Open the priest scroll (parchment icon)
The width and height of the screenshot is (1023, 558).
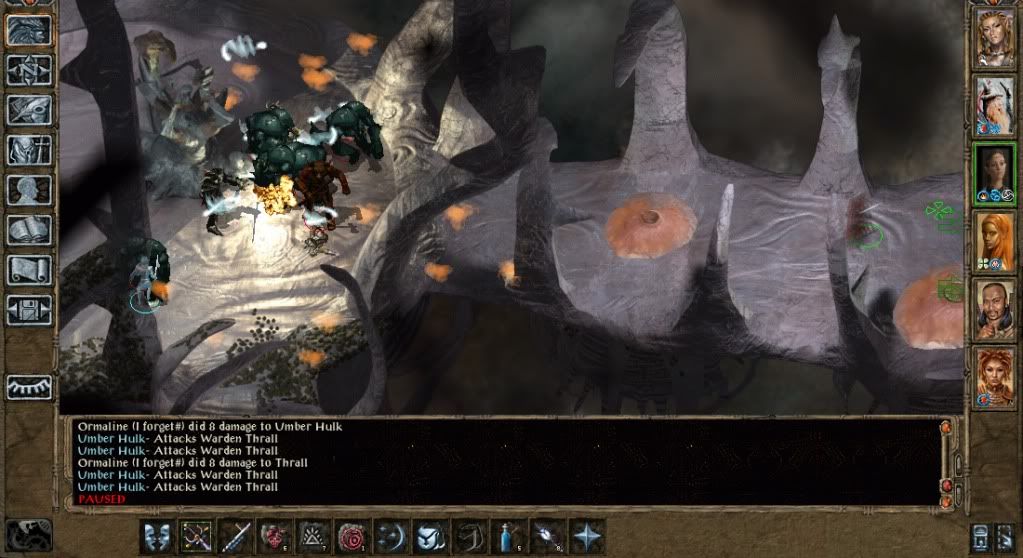point(29,270)
